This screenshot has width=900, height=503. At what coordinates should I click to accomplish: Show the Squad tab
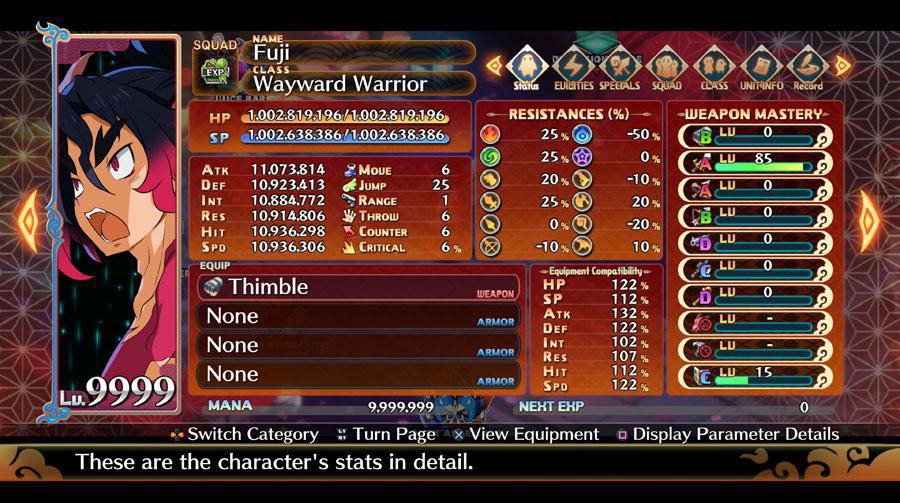tap(666, 68)
